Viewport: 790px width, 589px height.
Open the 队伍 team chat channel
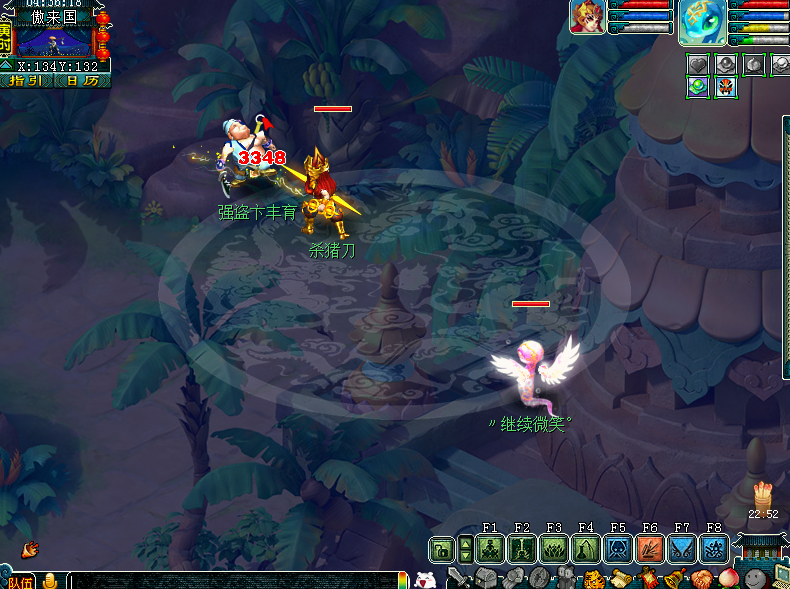pos(19,581)
